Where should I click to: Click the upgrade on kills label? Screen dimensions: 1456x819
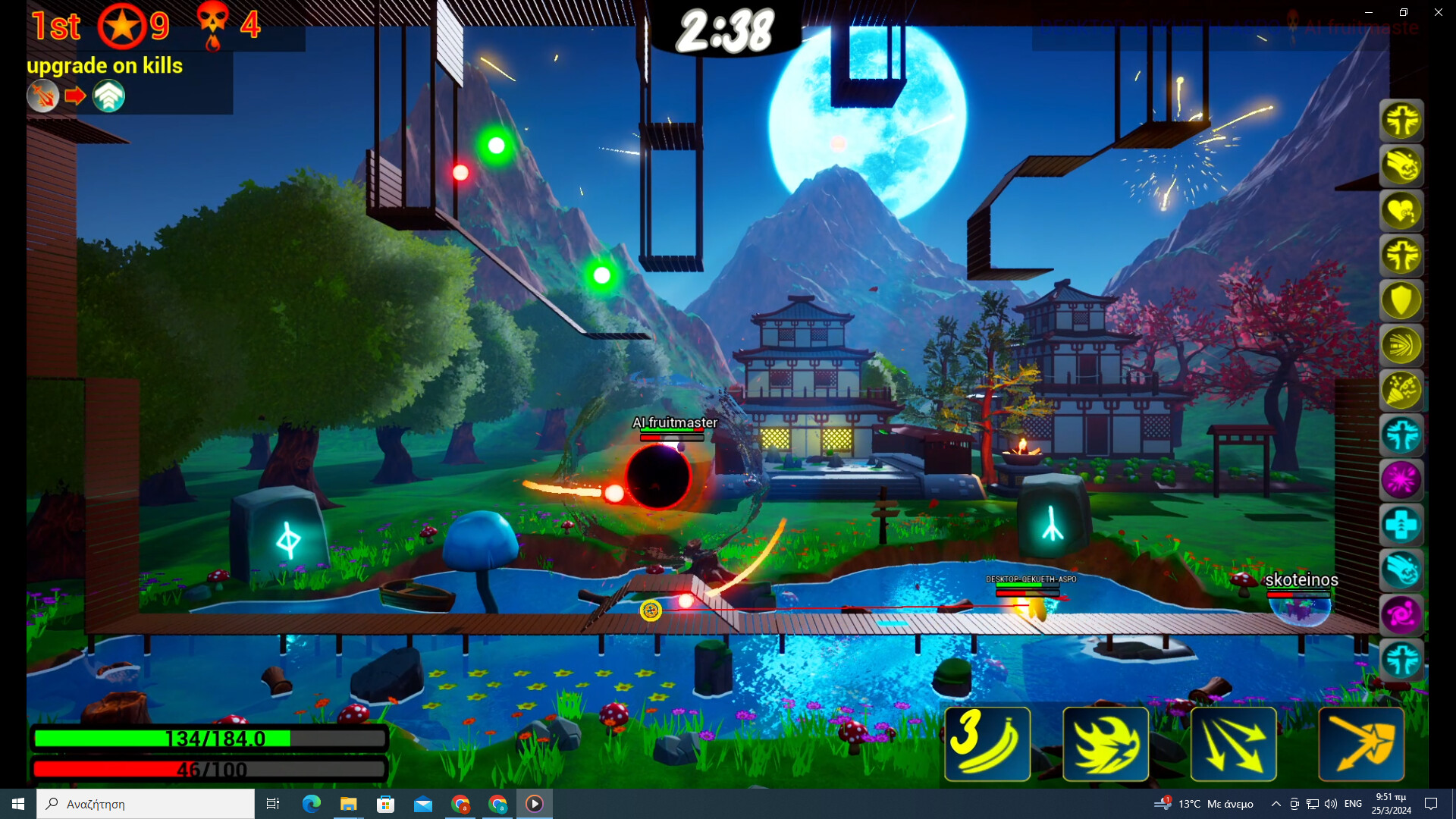[x=105, y=66]
